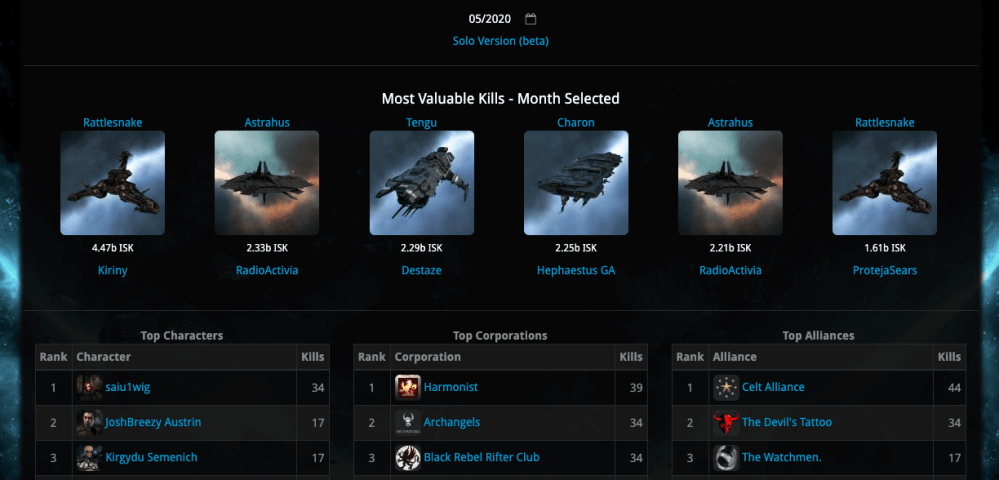The image size is (999, 480).
Task: Select JoshBreezy Austrin in top characters
Action: pos(153,422)
